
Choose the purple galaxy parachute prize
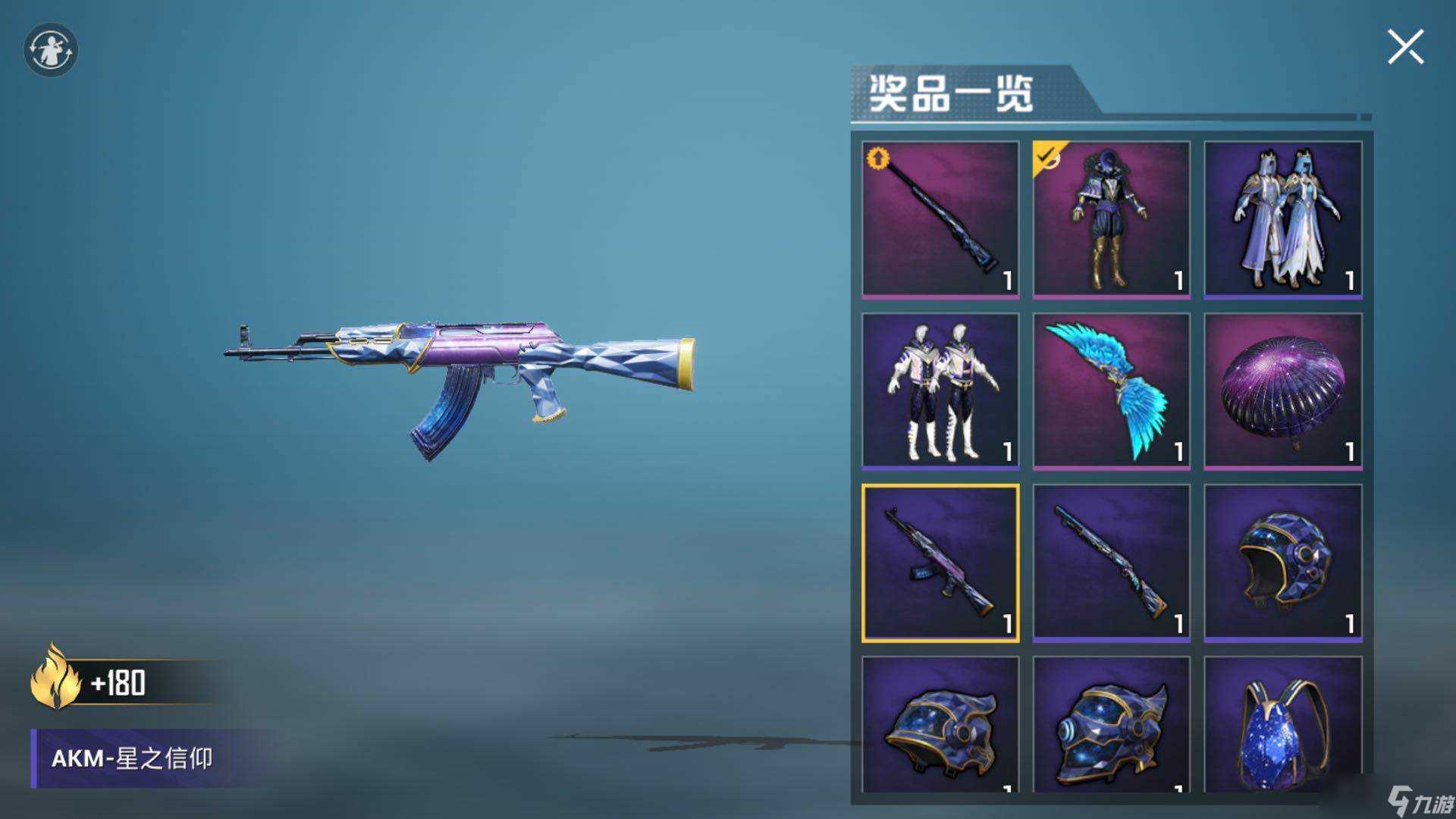1282,391
